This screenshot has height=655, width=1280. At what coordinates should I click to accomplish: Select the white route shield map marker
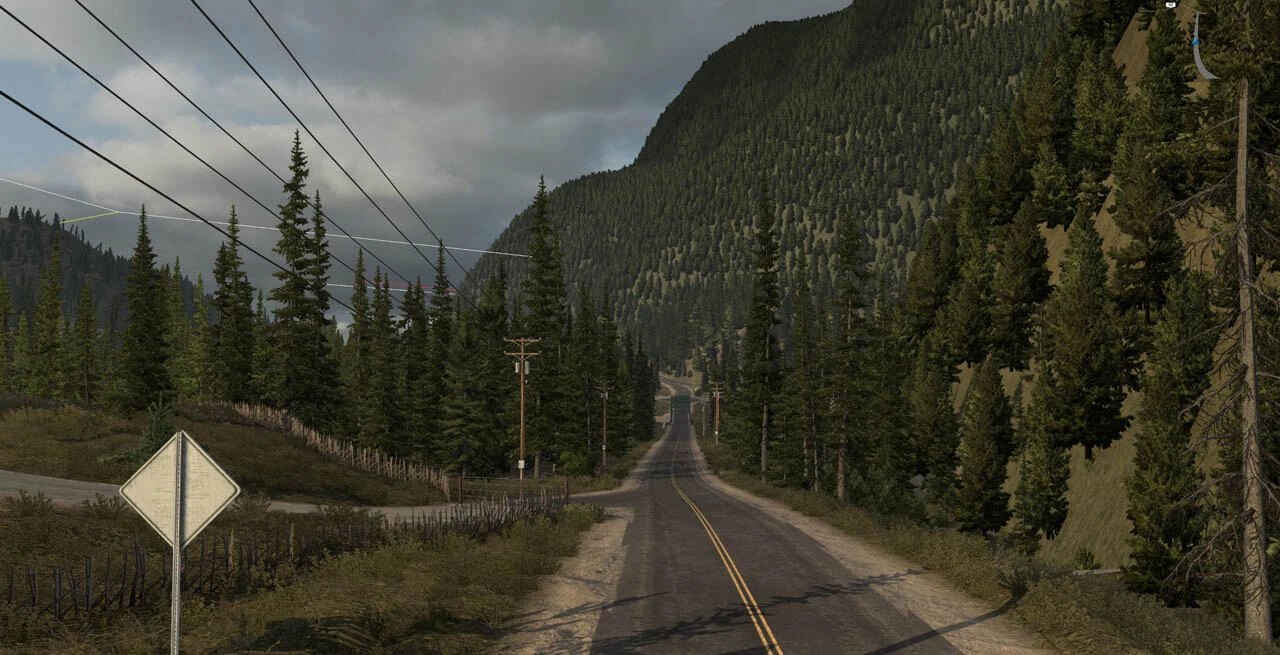click(x=1169, y=4)
